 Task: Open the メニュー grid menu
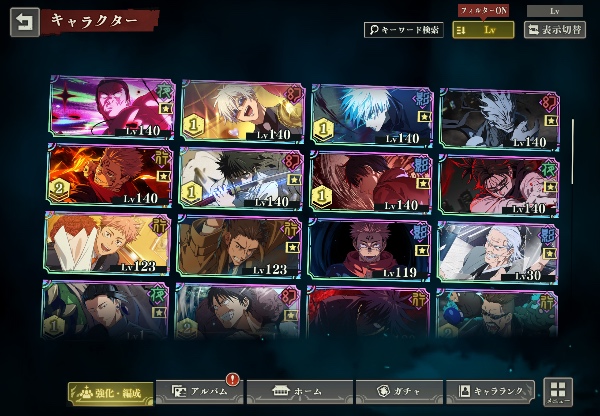pos(560,393)
